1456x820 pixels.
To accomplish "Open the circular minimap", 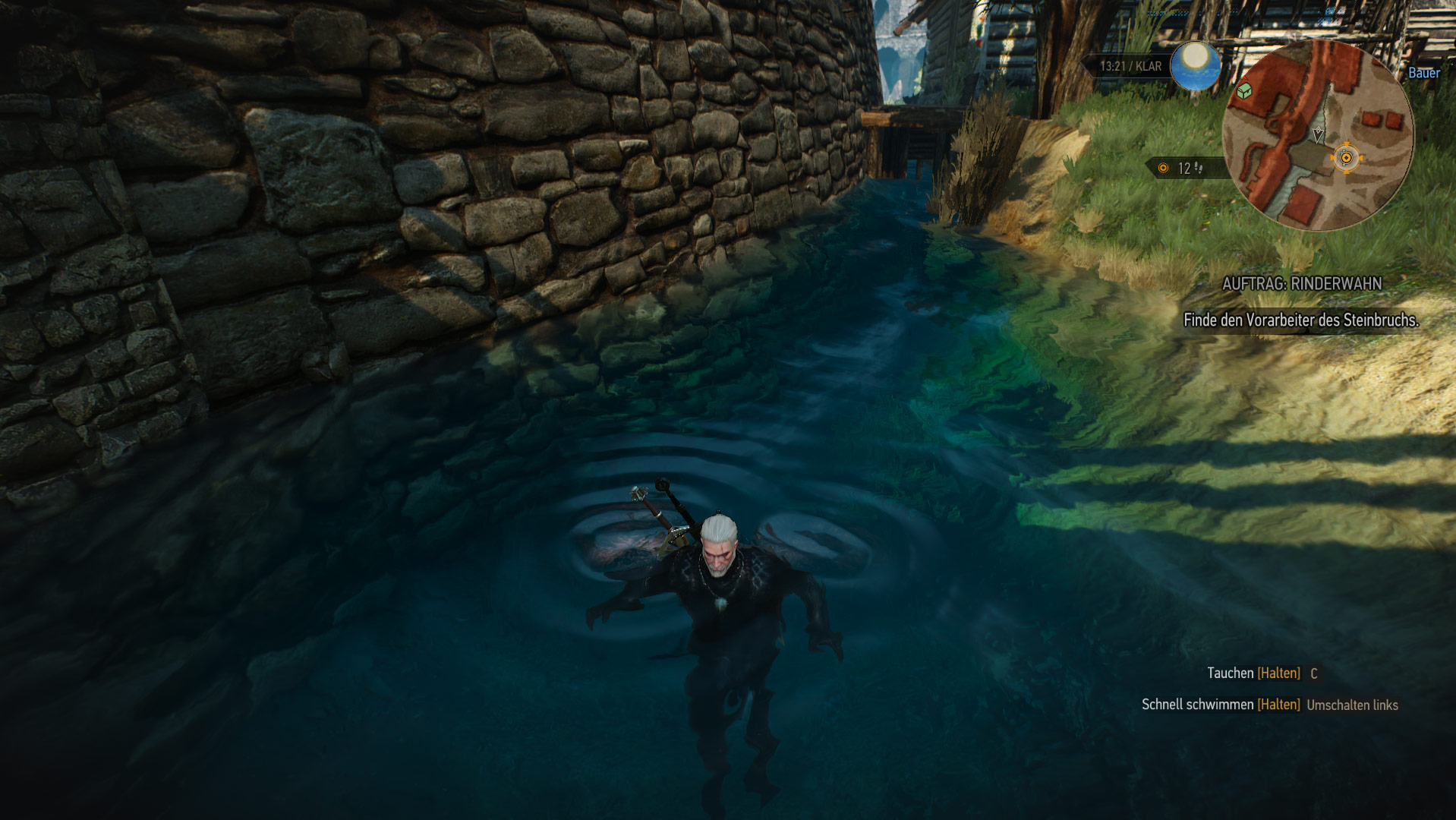I will pos(1318,135).
